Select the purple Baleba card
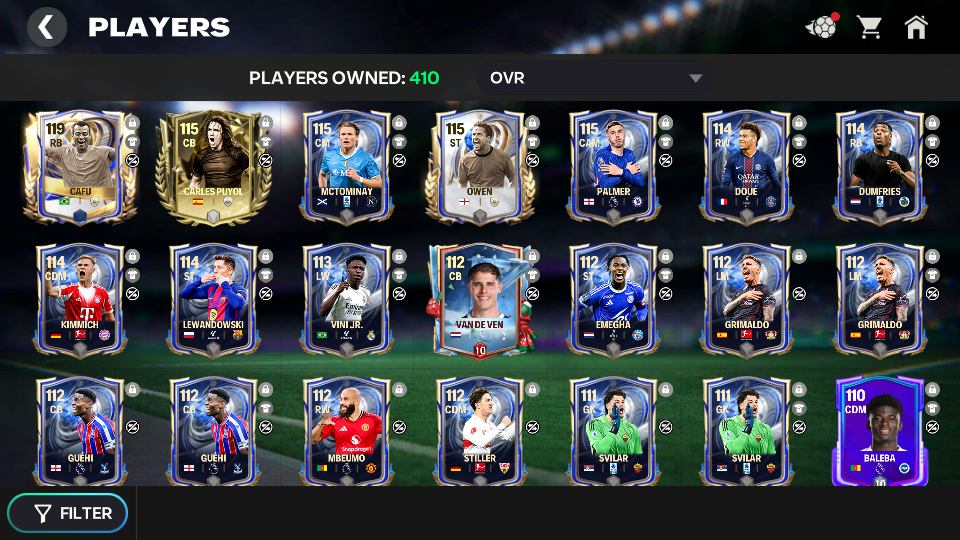960x540 pixels. click(879, 431)
